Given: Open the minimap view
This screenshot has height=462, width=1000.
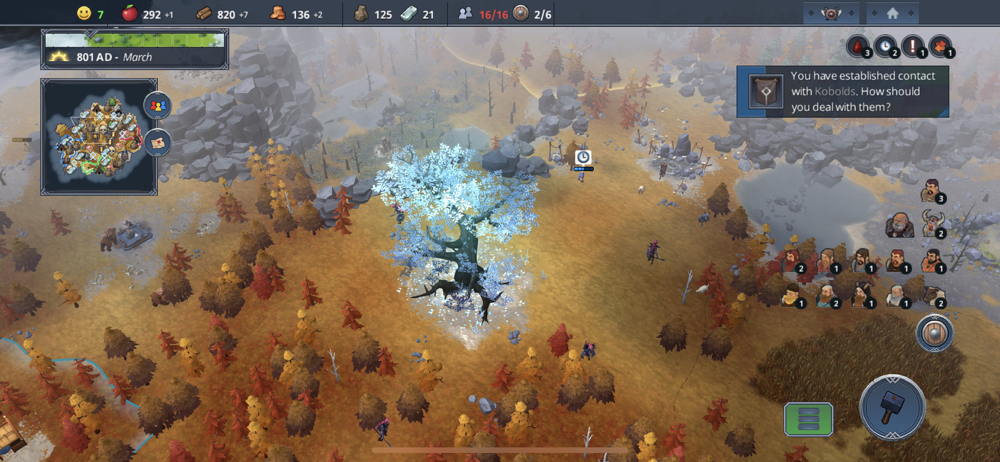Looking at the screenshot, I should tap(98, 137).
